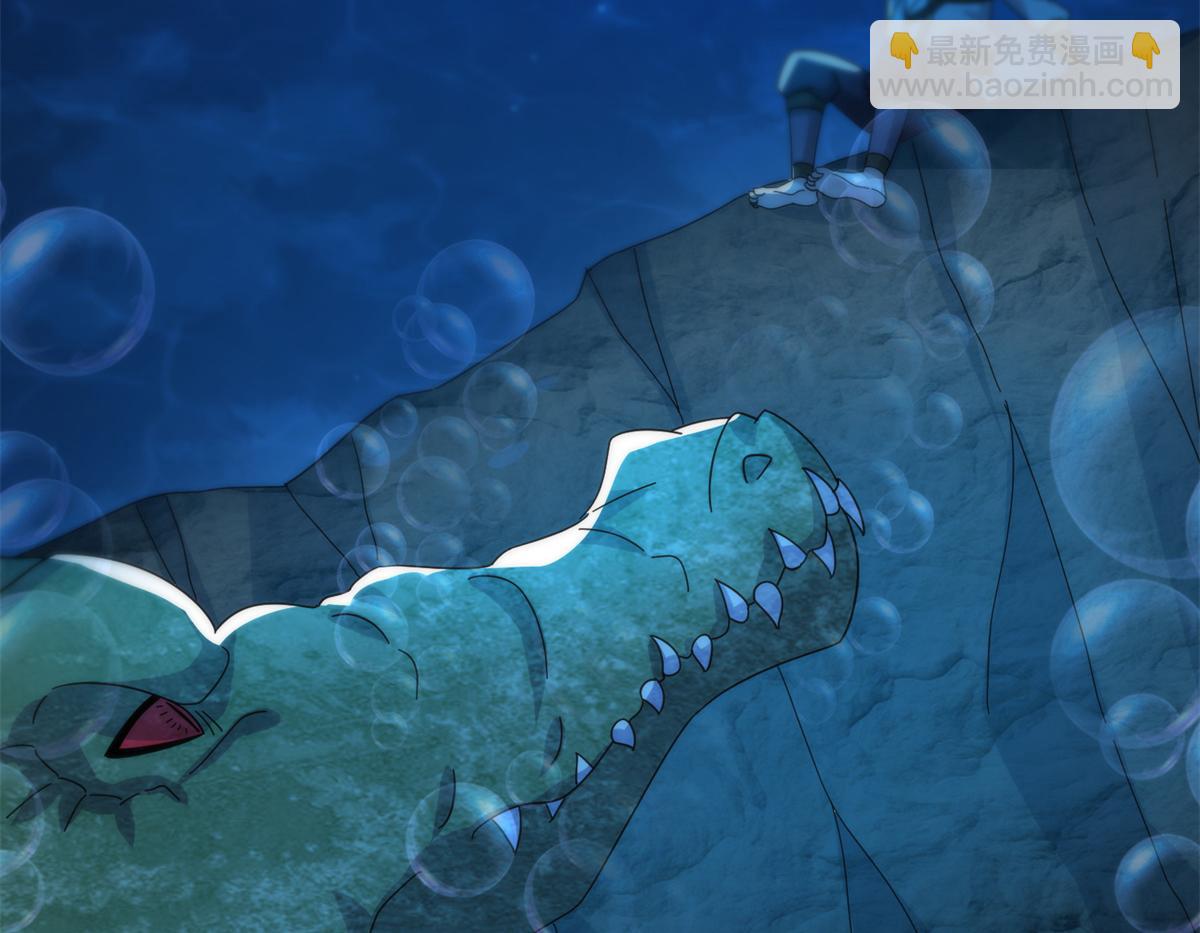Open the baozimh.com free manga banner

pos(1024,66)
